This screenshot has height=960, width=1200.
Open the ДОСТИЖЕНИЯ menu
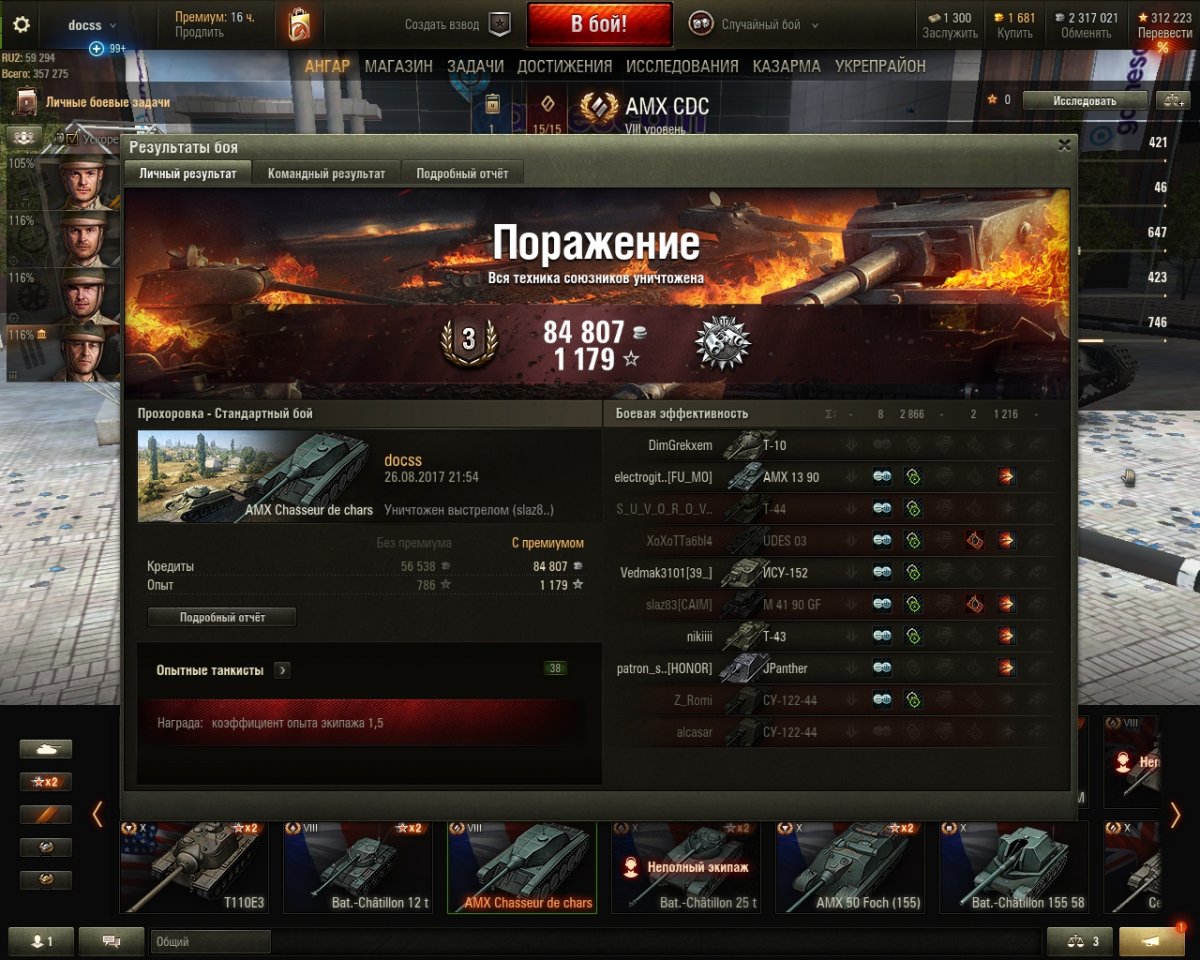coord(564,66)
